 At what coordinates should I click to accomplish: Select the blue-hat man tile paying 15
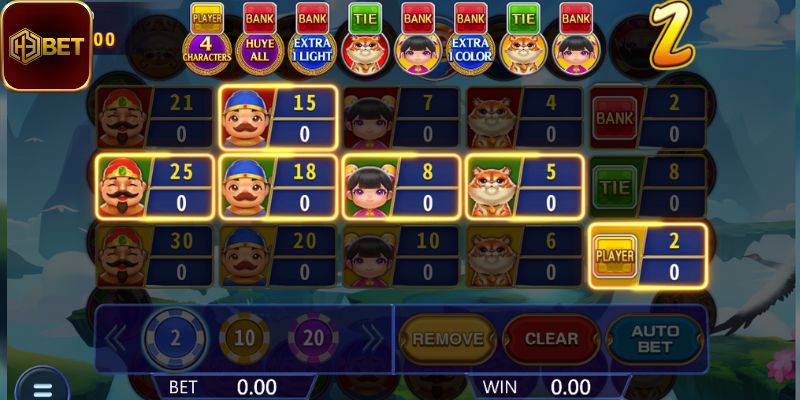click(x=277, y=118)
